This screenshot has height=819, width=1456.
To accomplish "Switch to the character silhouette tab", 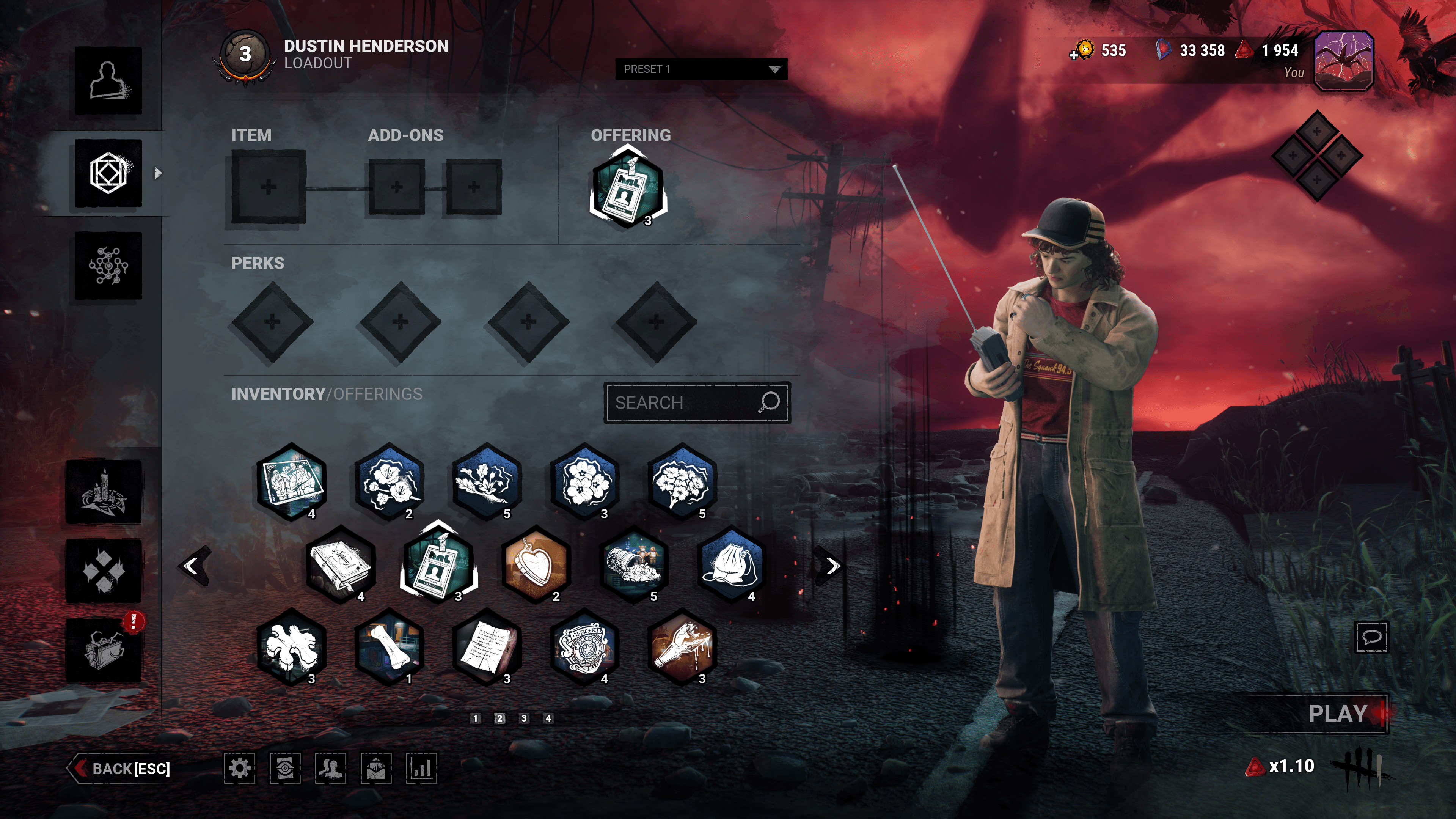I will [x=108, y=80].
